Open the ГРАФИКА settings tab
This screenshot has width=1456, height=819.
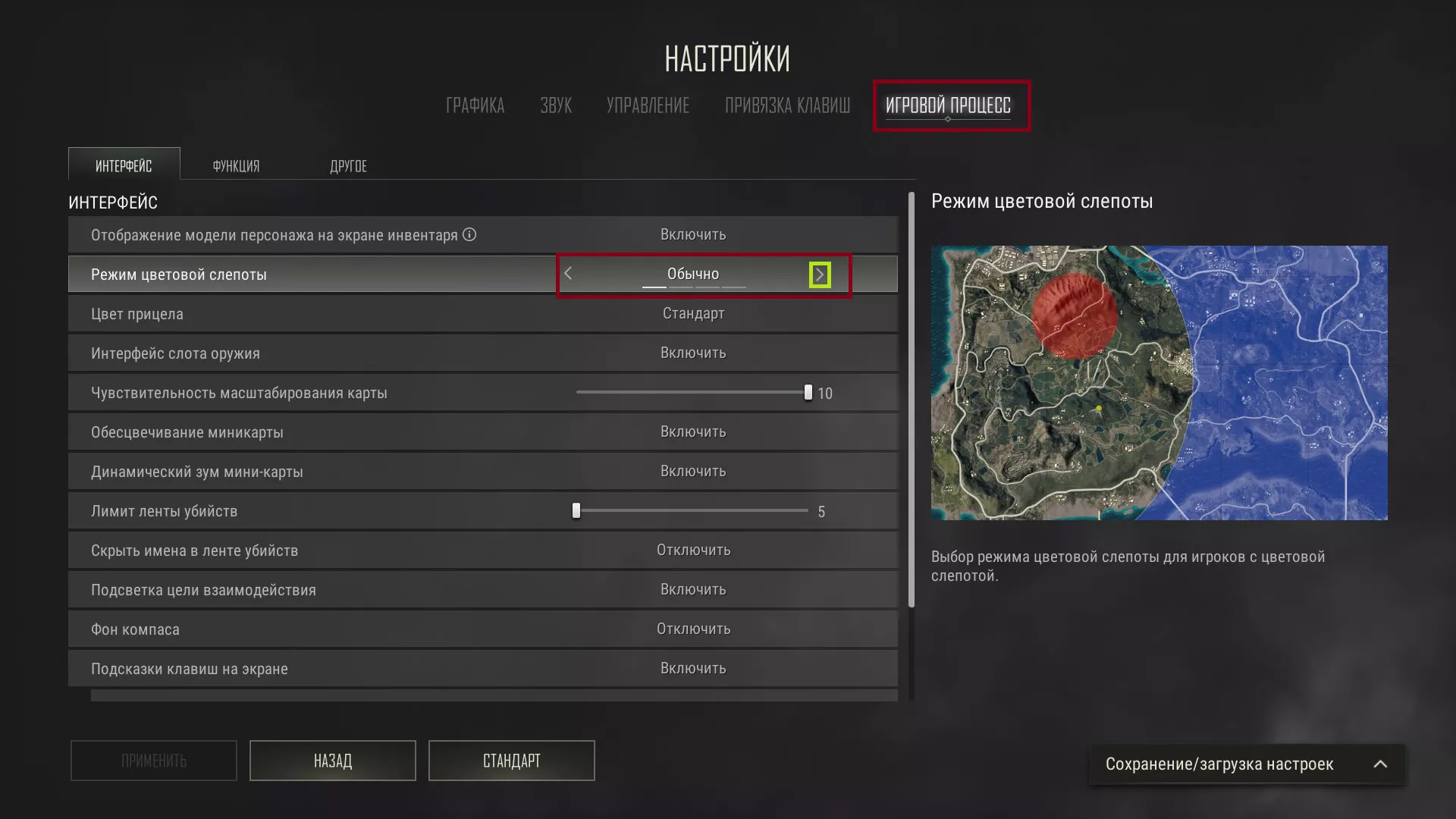[475, 105]
